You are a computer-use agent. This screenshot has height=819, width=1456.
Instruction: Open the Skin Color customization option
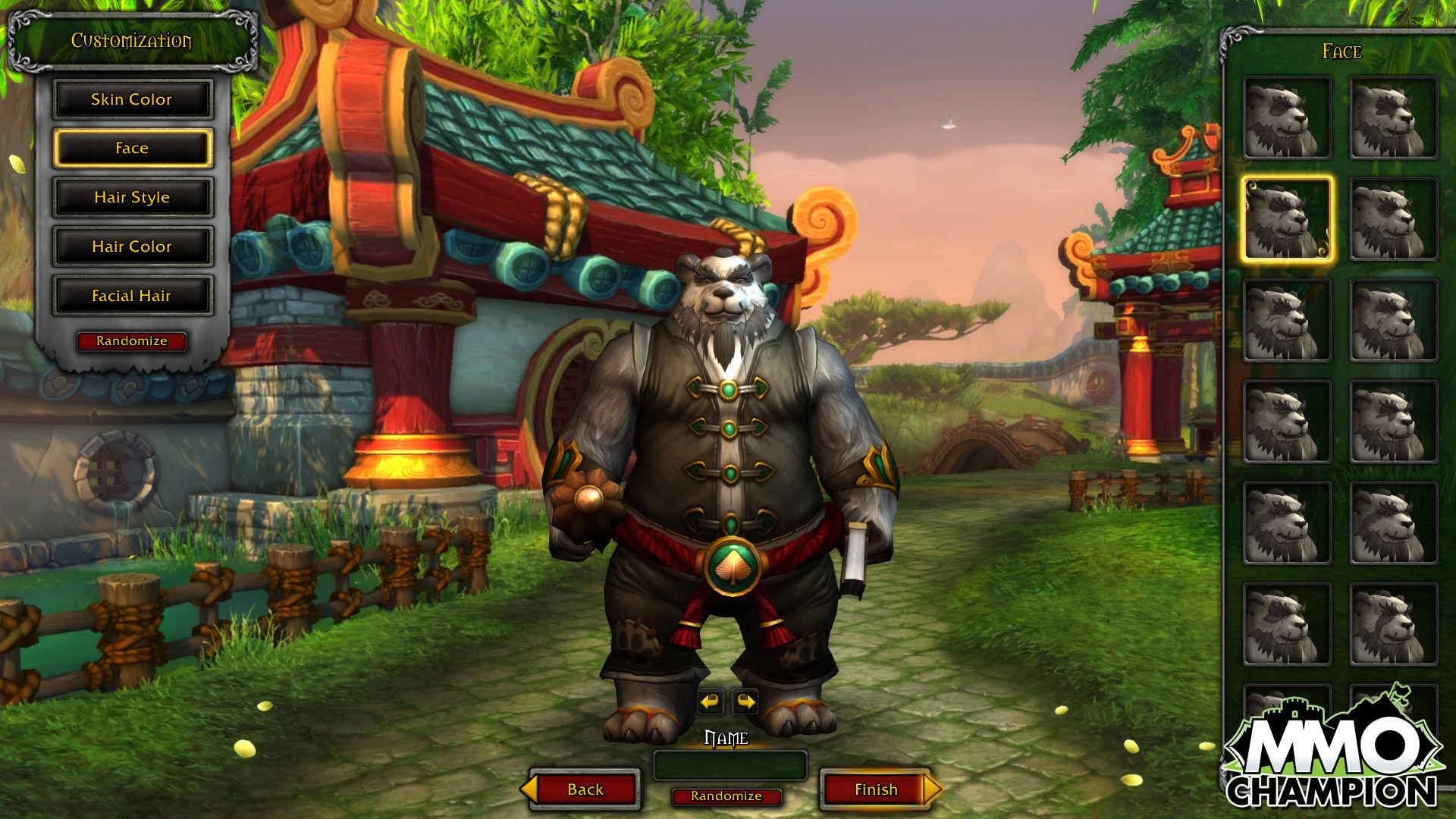coord(132,99)
